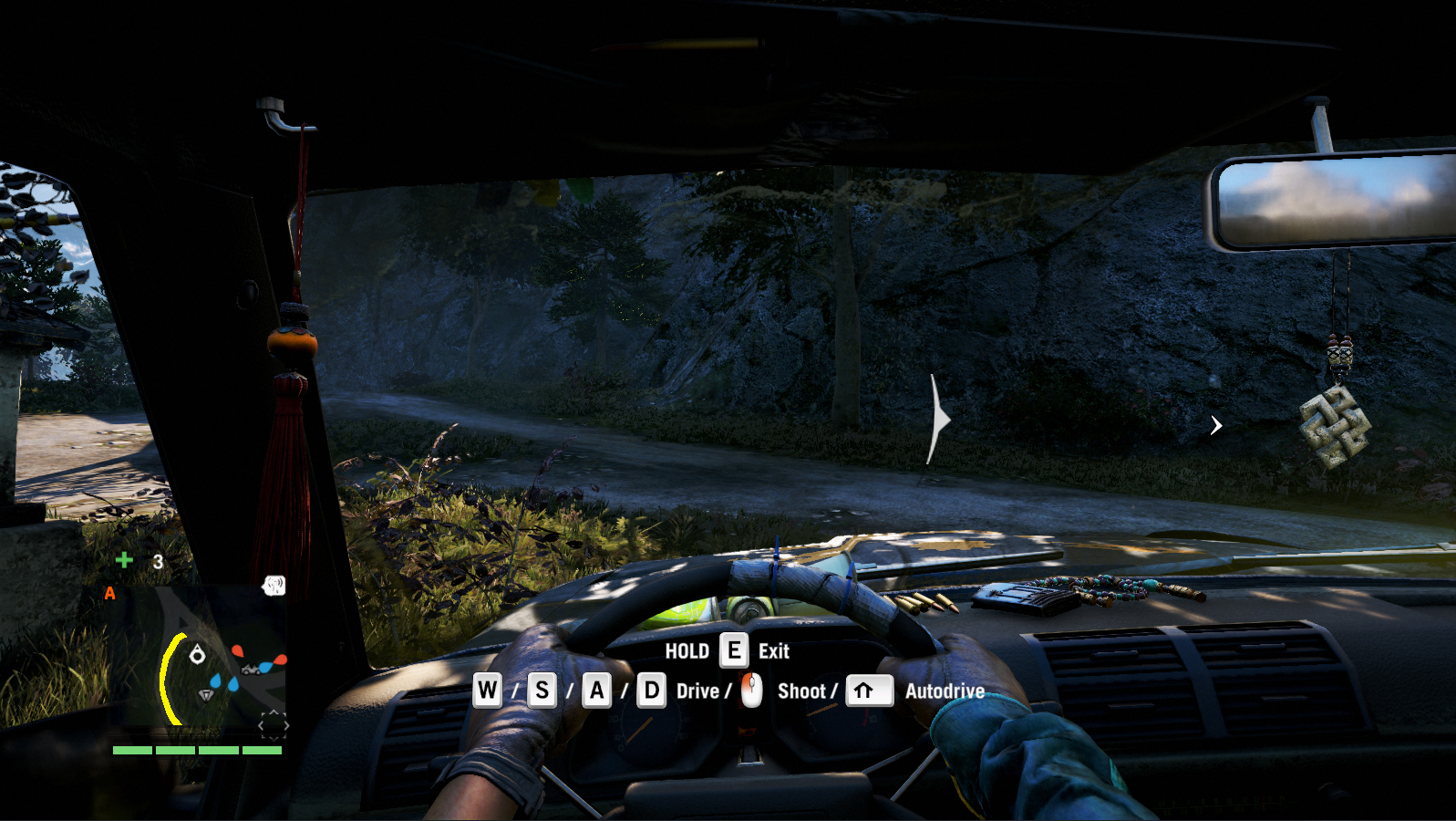The image size is (1456, 821).
Task: Click the orange letter A marker
Action: click(x=109, y=594)
